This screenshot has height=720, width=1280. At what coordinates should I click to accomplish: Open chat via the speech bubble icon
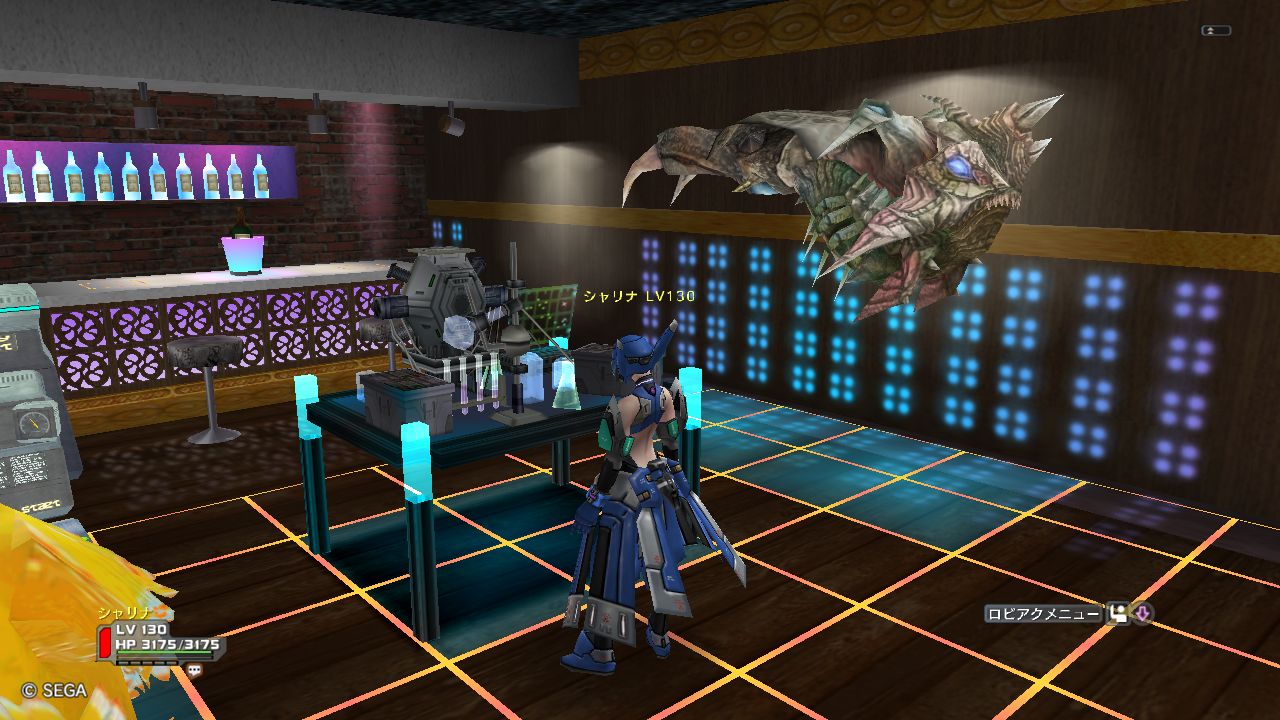pyautogui.click(x=194, y=670)
